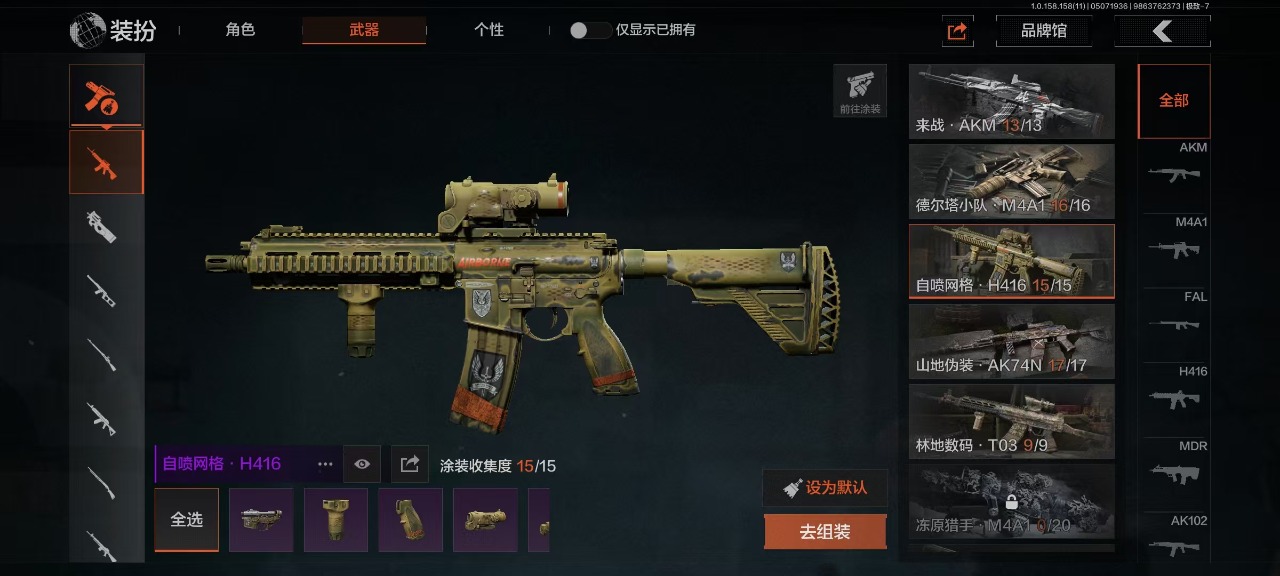Open the 个性 tab
Screen dimensions: 1280x576
coord(488,30)
